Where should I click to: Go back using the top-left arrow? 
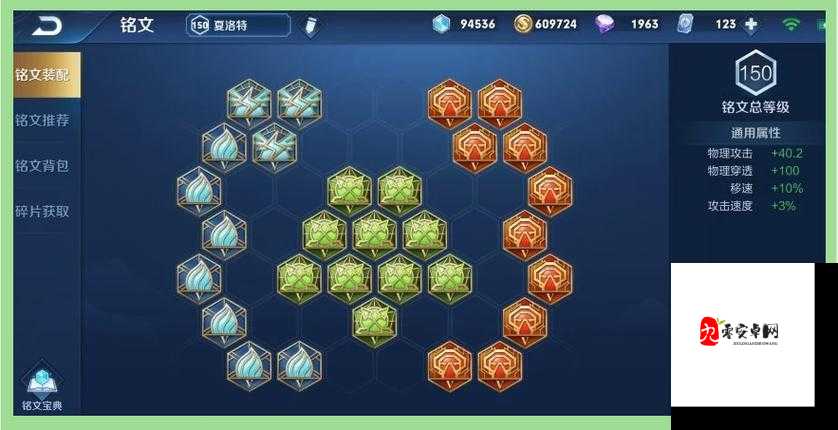point(47,25)
